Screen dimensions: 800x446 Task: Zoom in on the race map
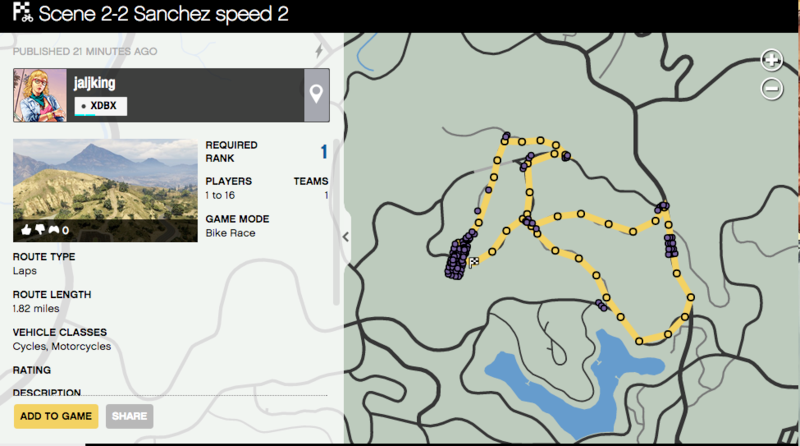771,60
